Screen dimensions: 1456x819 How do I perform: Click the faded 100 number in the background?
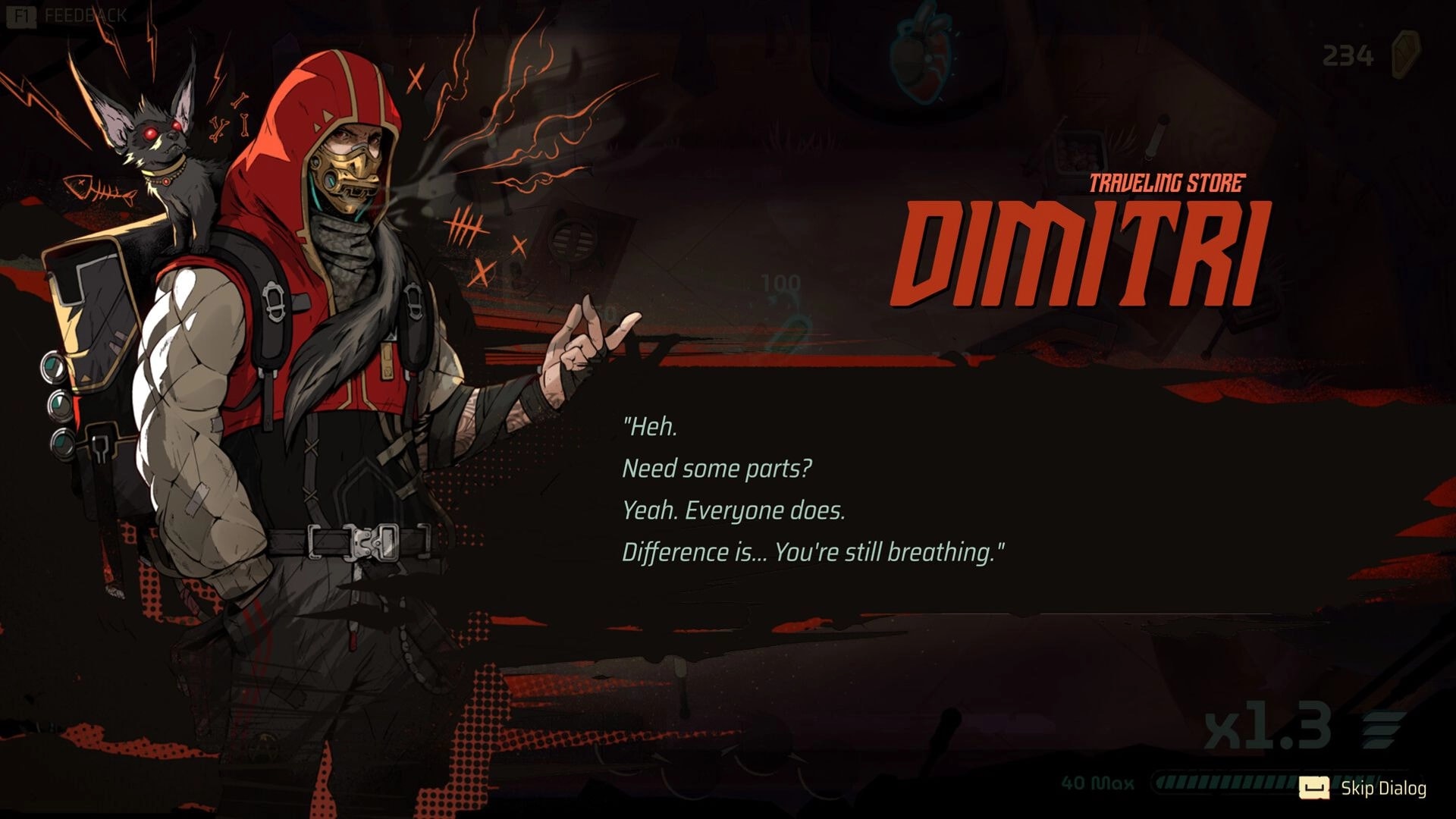click(781, 281)
